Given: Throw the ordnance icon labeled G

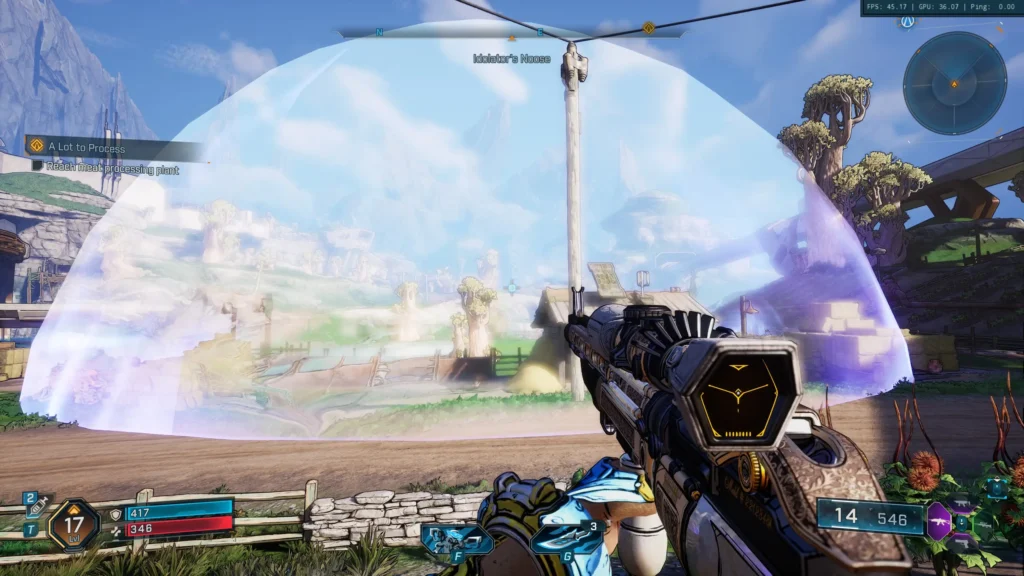Looking at the screenshot, I should pos(568,539).
